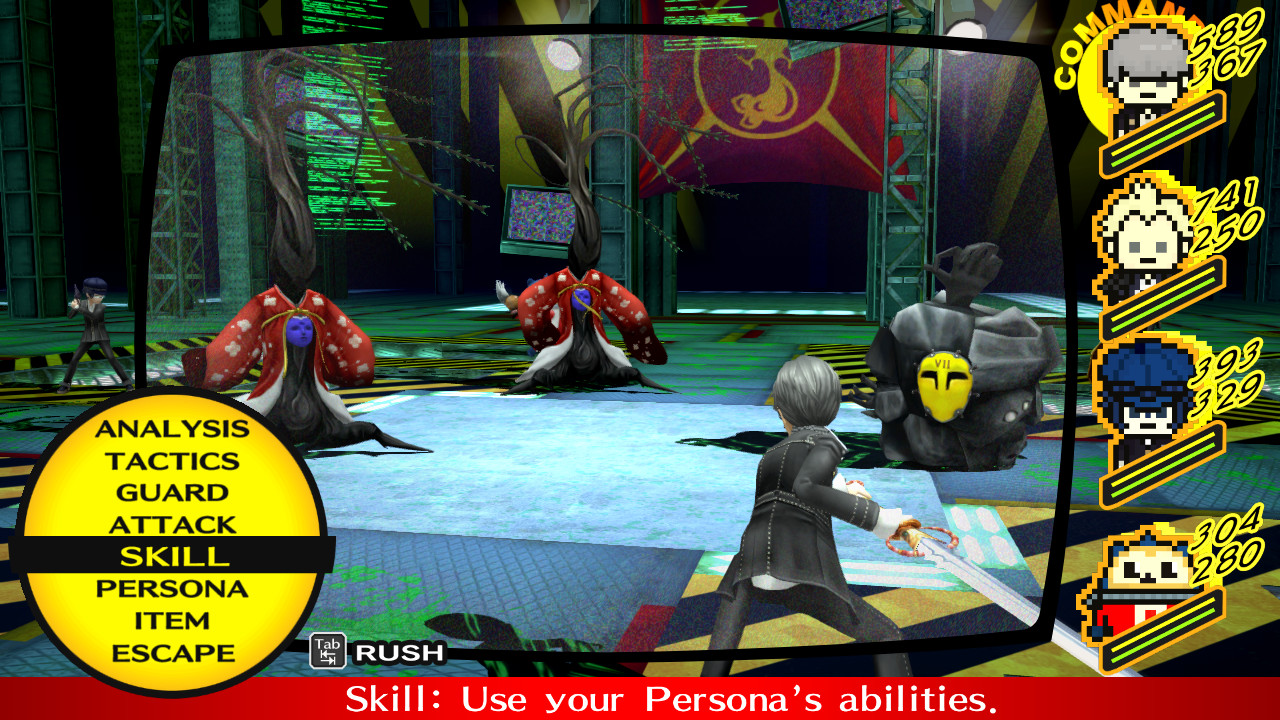Image resolution: width=1280 pixels, height=720 pixels.
Task: Click the Skill description bar at bottom
Action: [640, 697]
